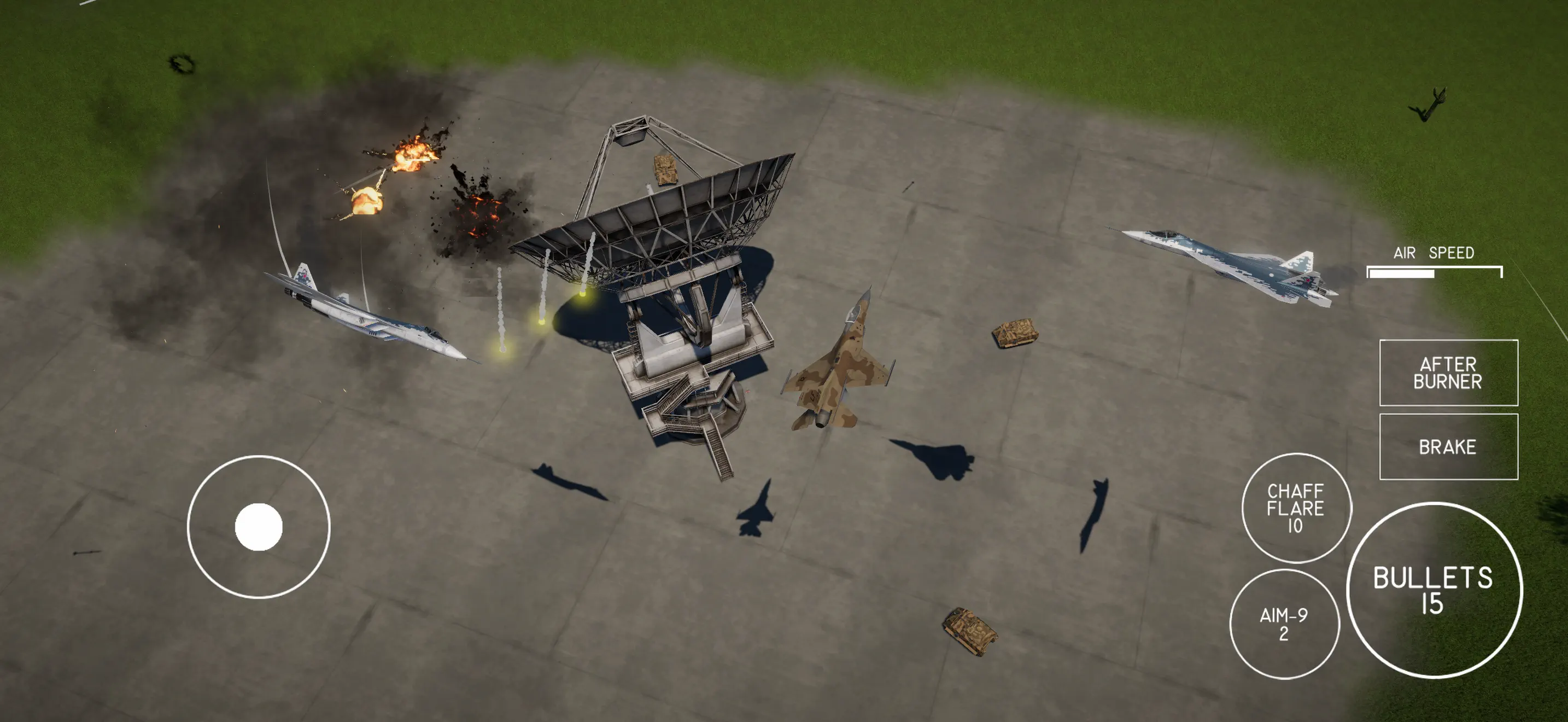Image resolution: width=1568 pixels, height=722 pixels.
Task: Apply the BRAKE
Action: [1449, 446]
